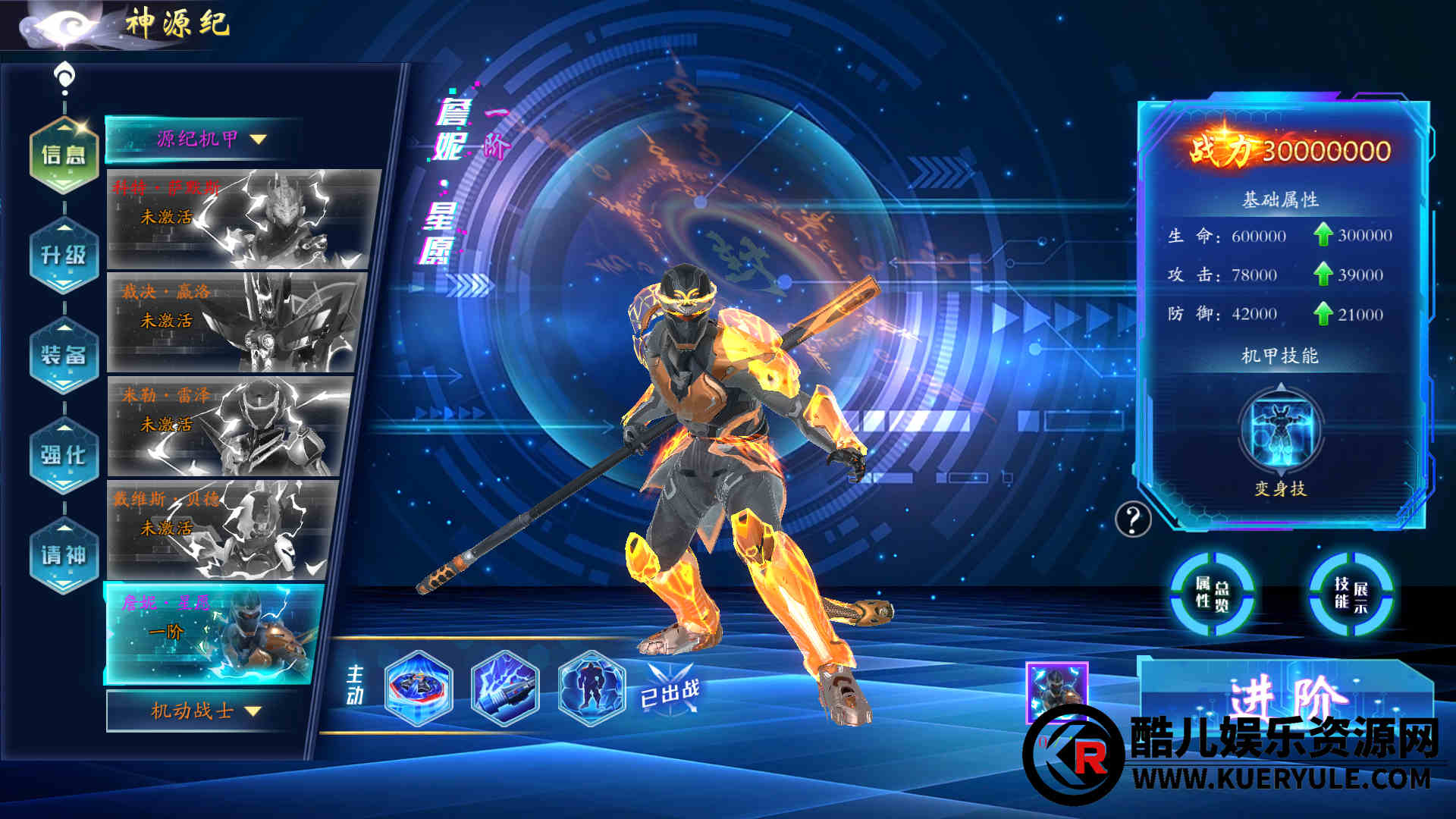The height and width of the screenshot is (819, 1456).
Task: Choose the 裁决·赢洛 mecha entry
Action: point(235,322)
